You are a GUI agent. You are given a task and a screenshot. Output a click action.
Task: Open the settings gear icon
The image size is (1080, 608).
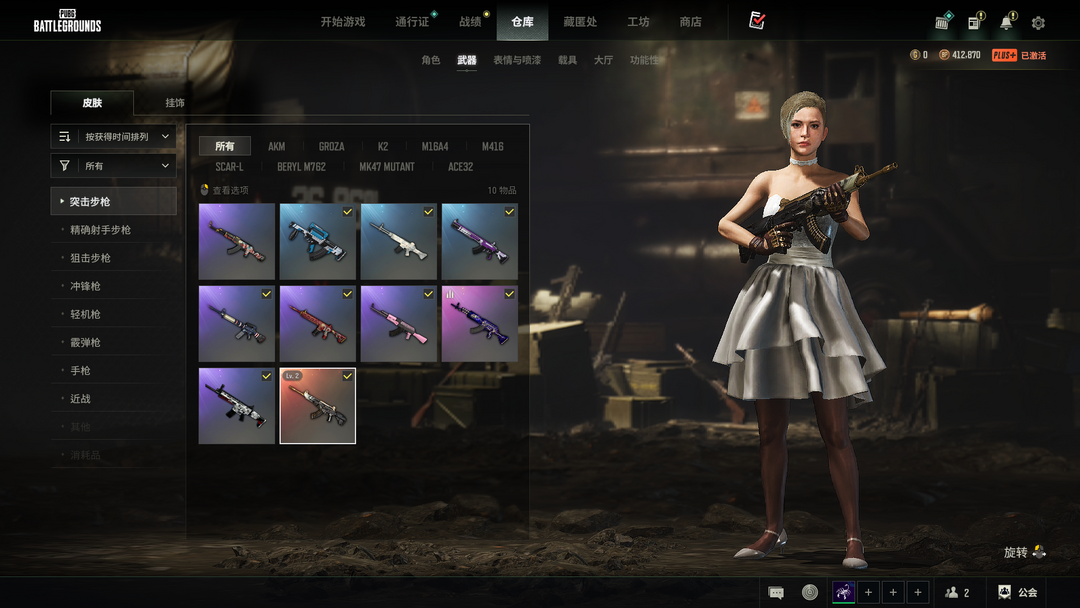coord(1038,23)
